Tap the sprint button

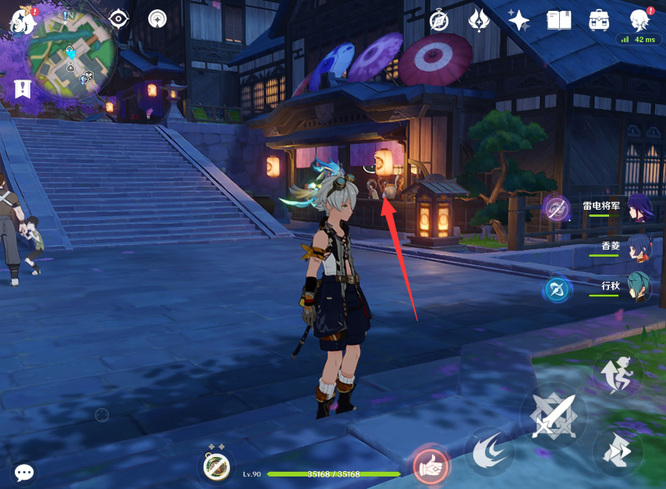tap(618, 375)
